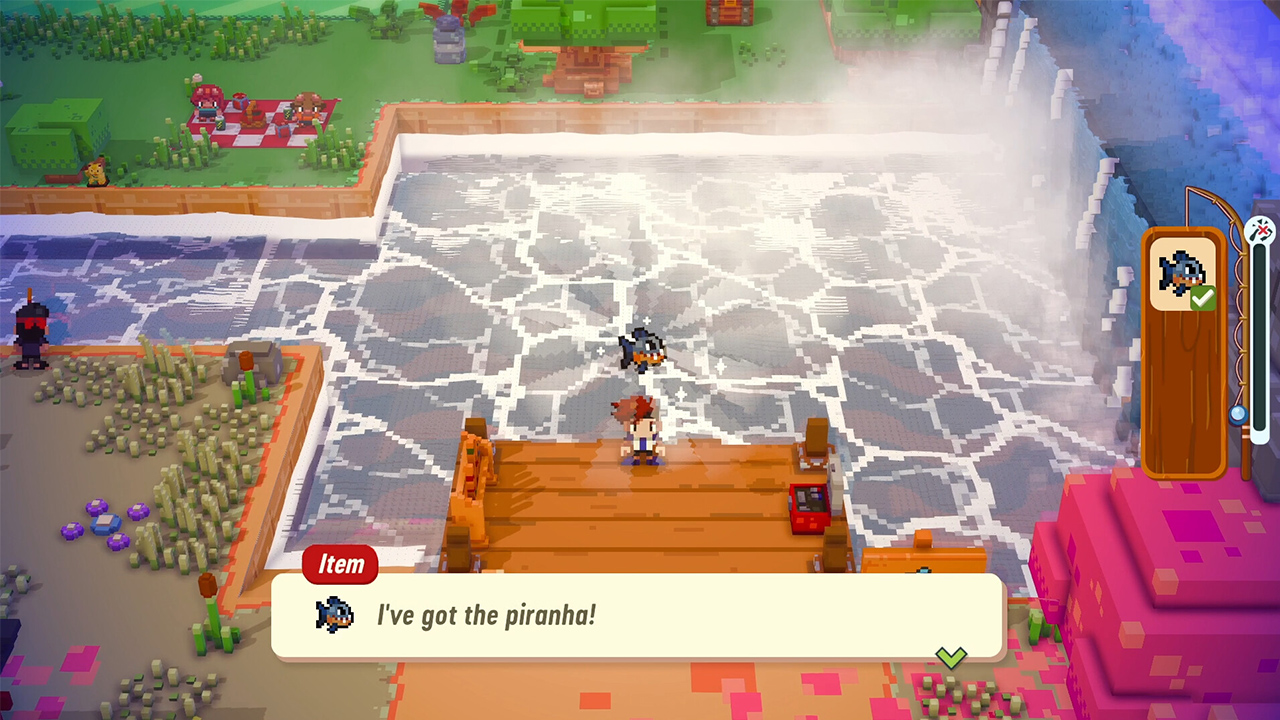Click the red X marker atop the fishing gauge
Screen dimensions: 1280x720
[x=1262, y=228]
